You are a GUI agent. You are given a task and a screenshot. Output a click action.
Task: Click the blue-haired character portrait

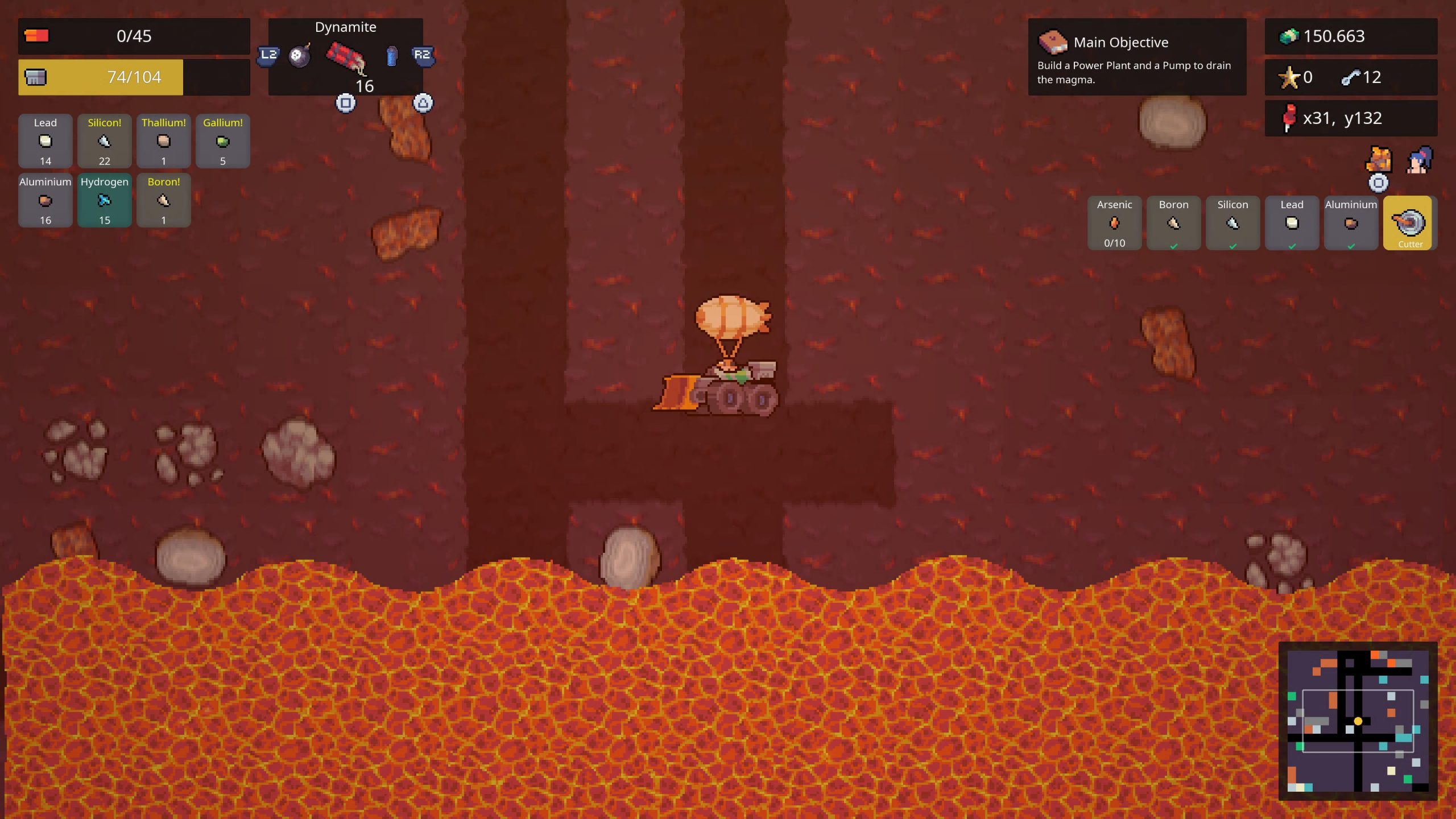click(x=1419, y=160)
